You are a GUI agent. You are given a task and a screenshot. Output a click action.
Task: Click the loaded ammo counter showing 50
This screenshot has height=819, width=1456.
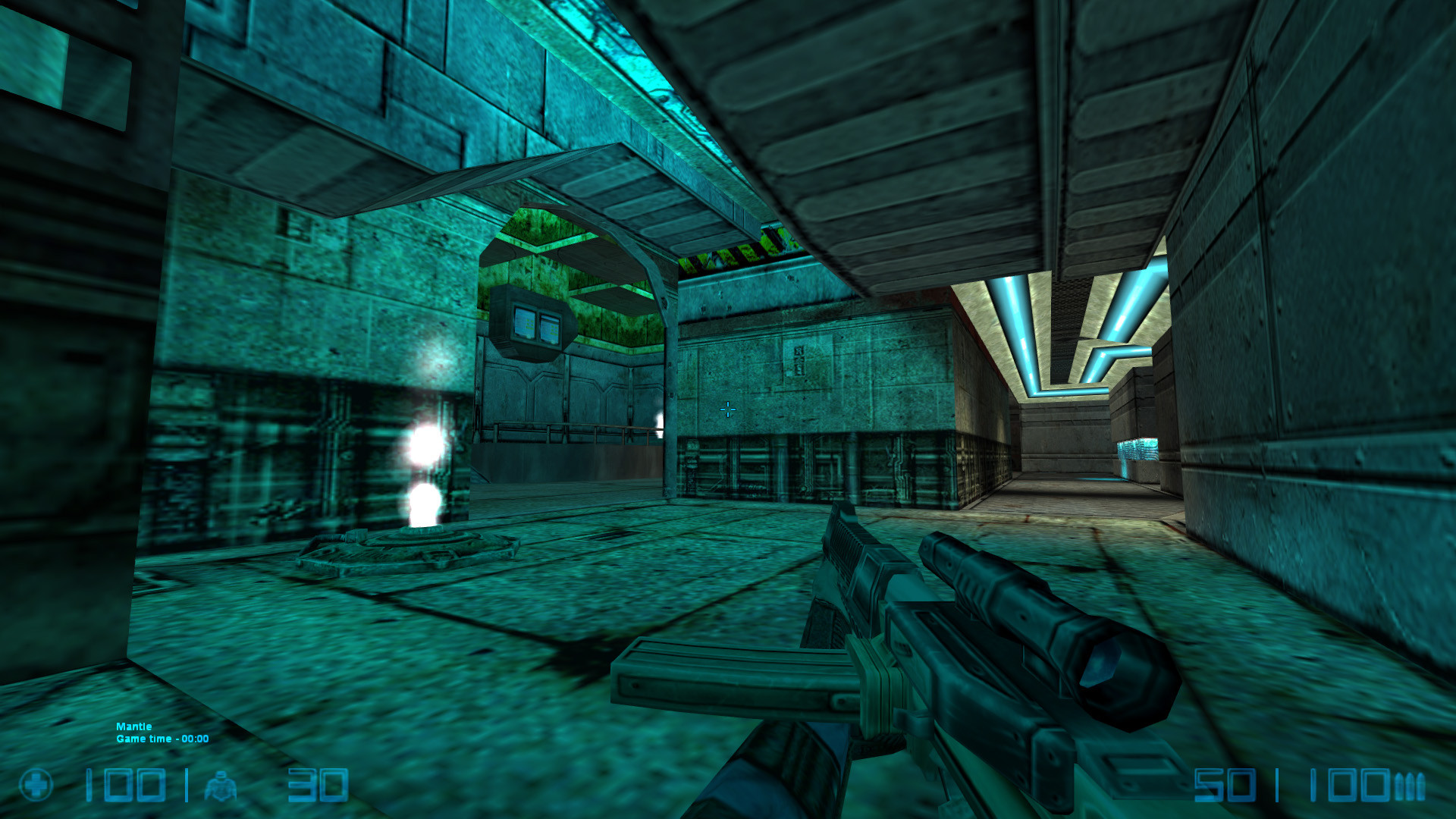[1226, 784]
